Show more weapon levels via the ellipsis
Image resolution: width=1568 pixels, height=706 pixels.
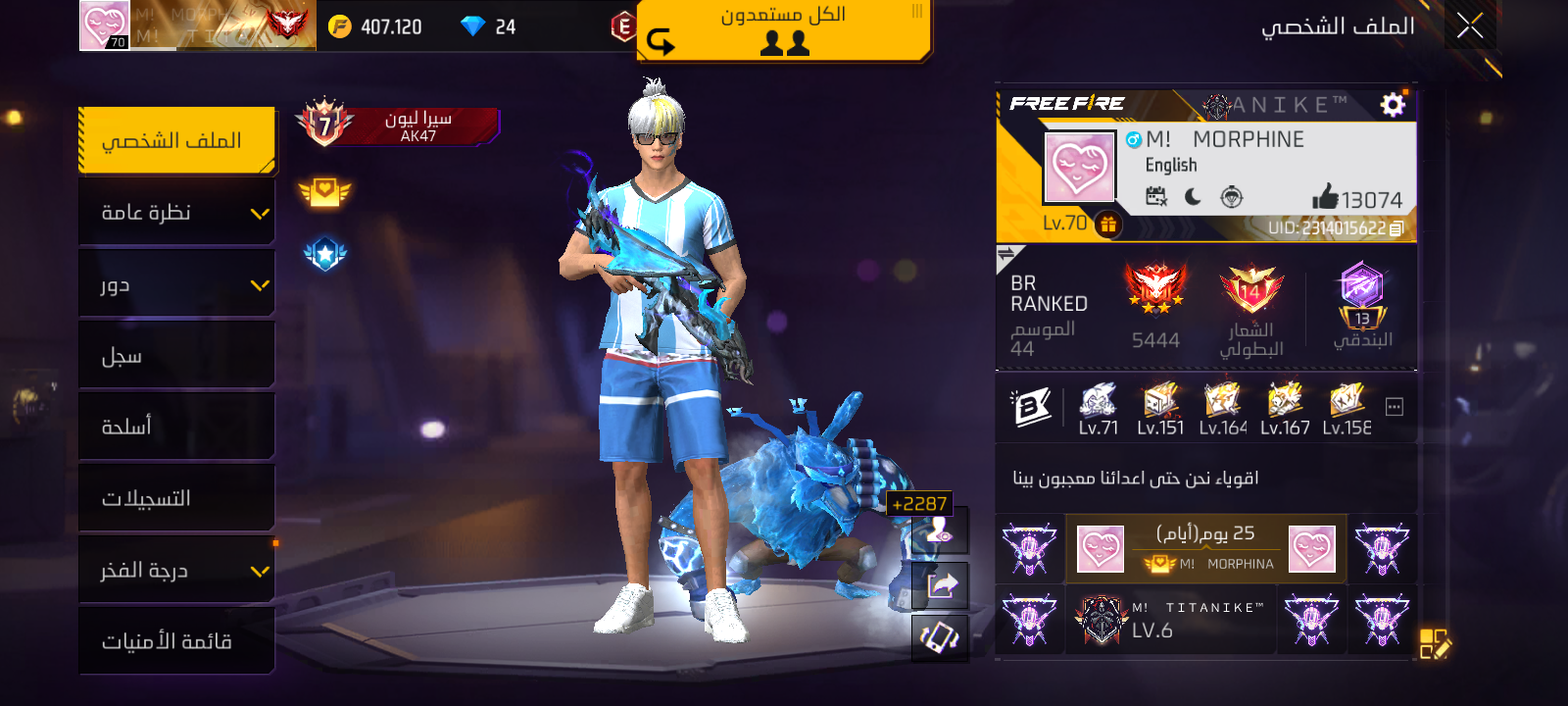[1395, 407]
